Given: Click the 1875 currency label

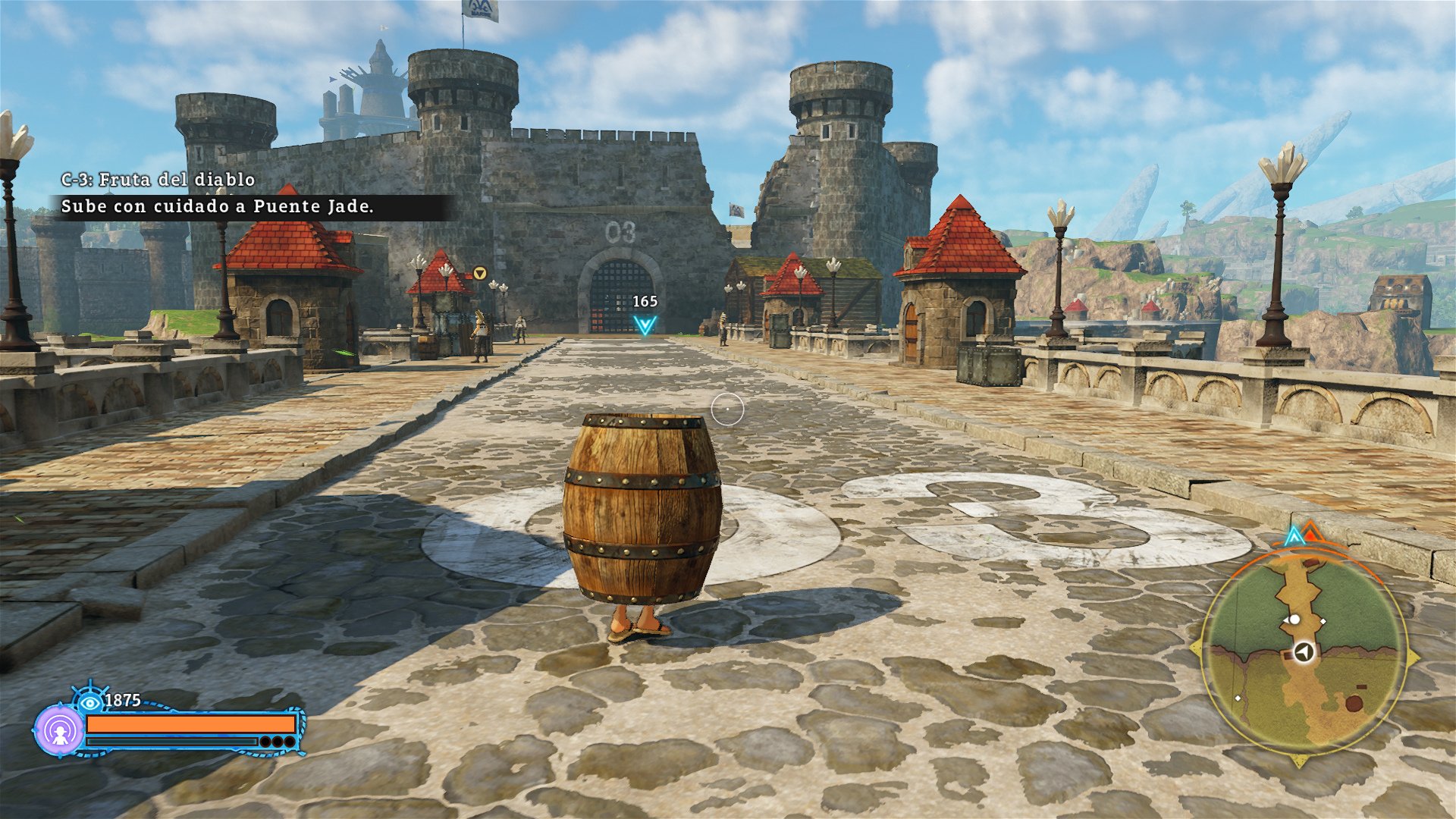Looking at the screenshot, I should pyautogui.click(x=122, y=699).
